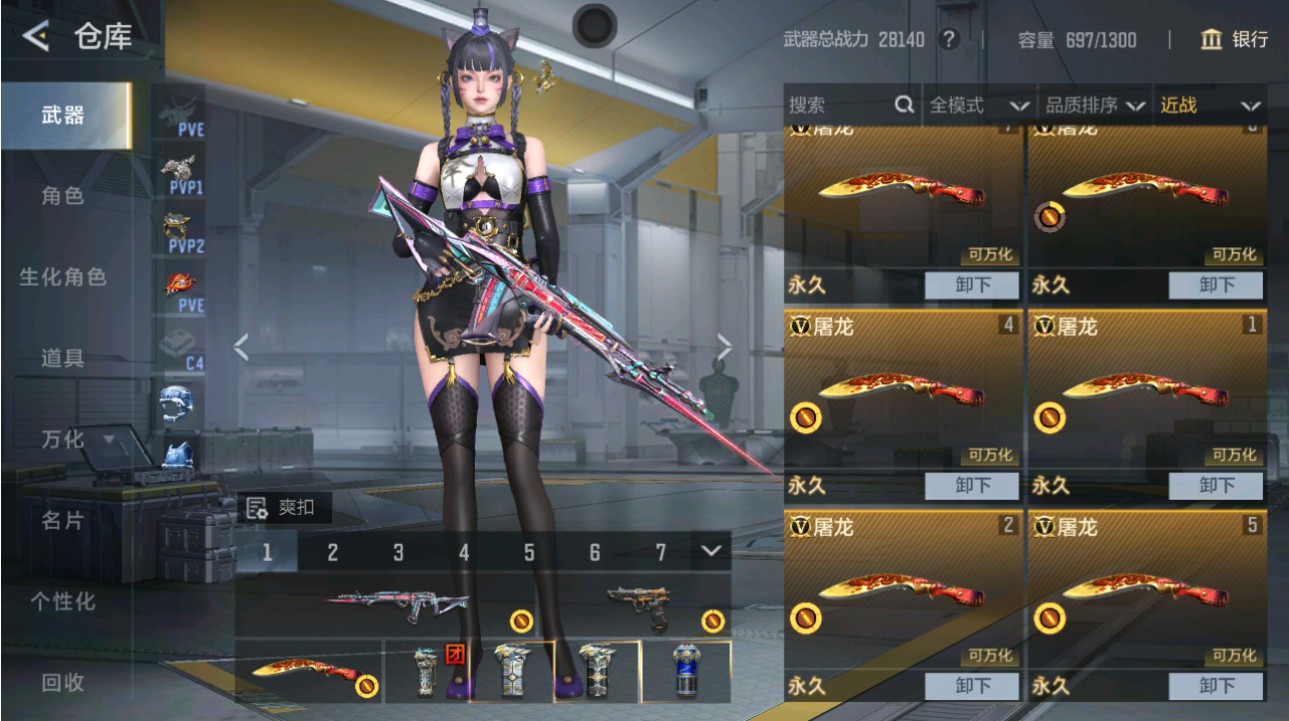The height and width of the screenshot is (721, 1289).
Task: Open the 万化 section in left sidebar
Action: tap(60, 438)
